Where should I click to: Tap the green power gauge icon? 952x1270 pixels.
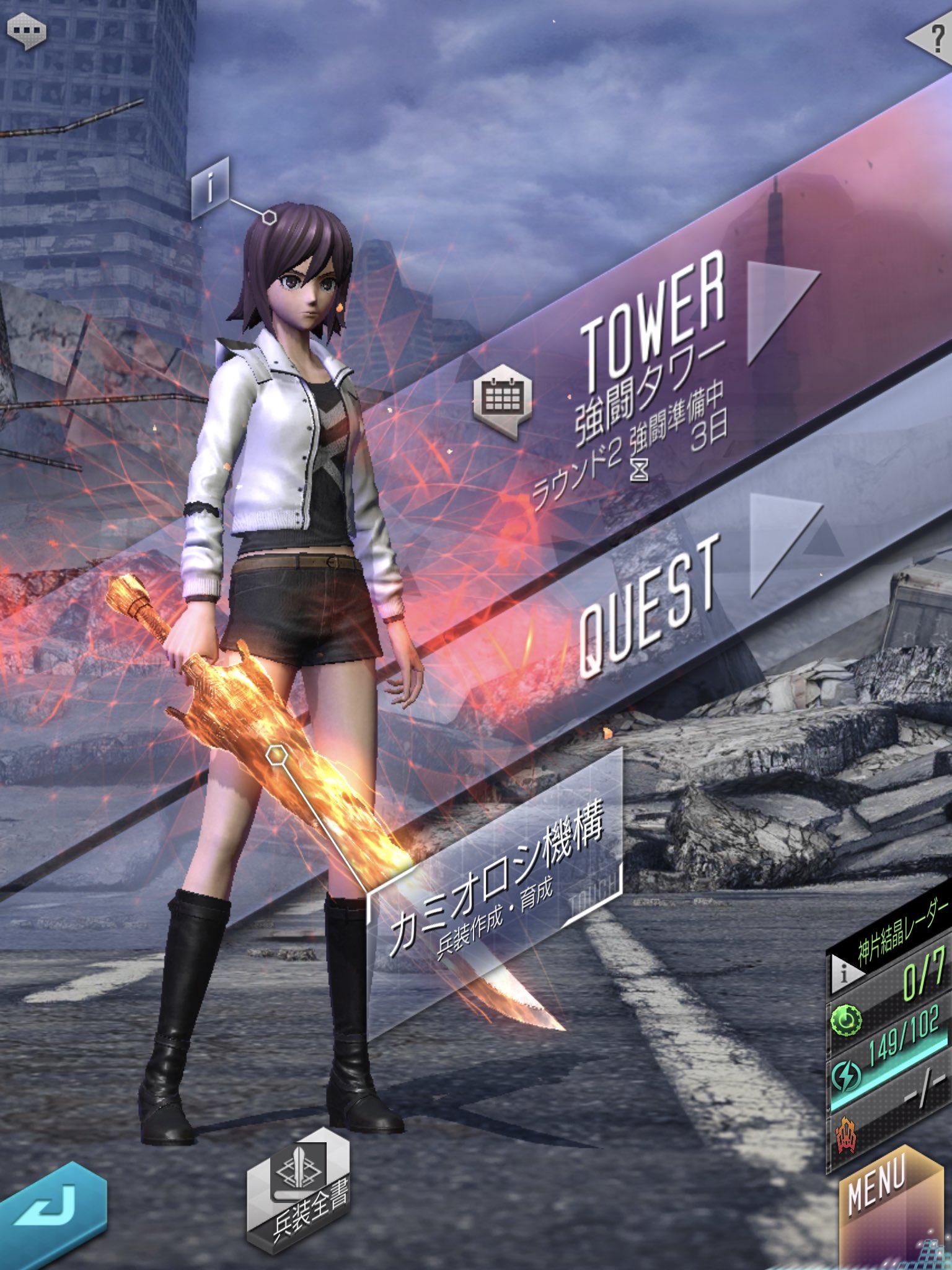(x=847, y=1020)
